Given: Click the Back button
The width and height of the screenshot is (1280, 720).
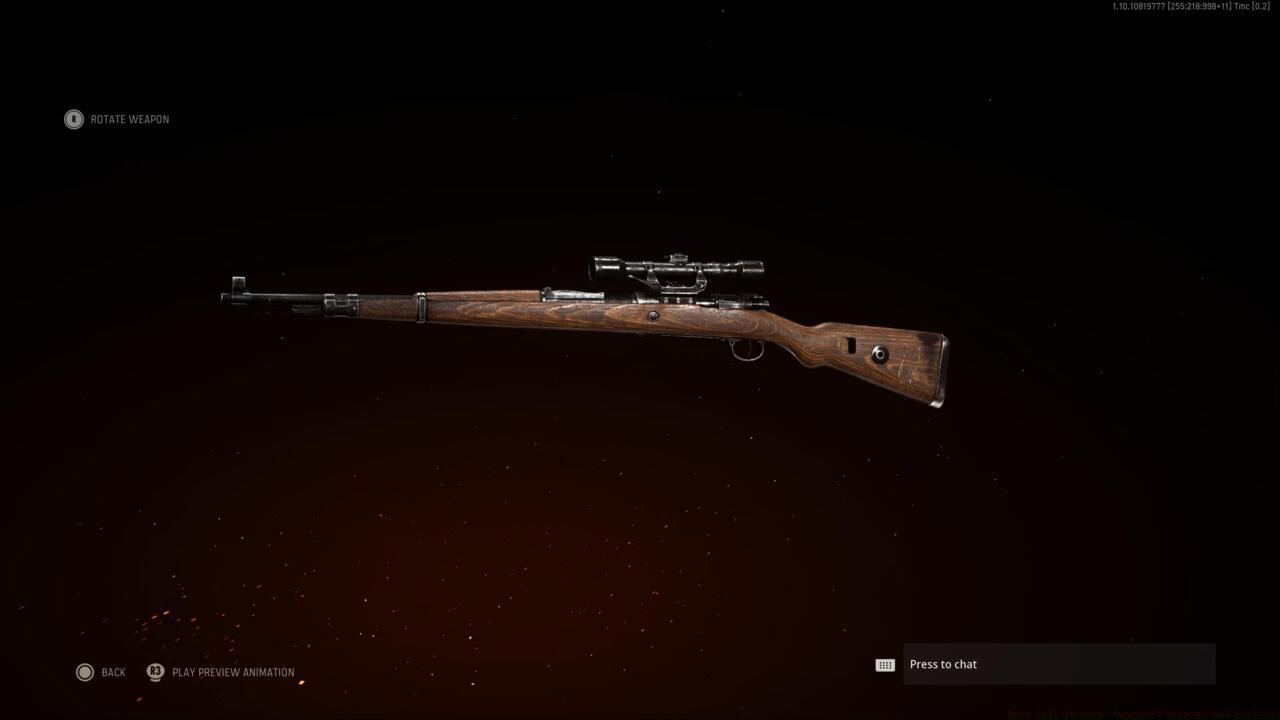Looking at the screenshot, I should tap(113, 672).
